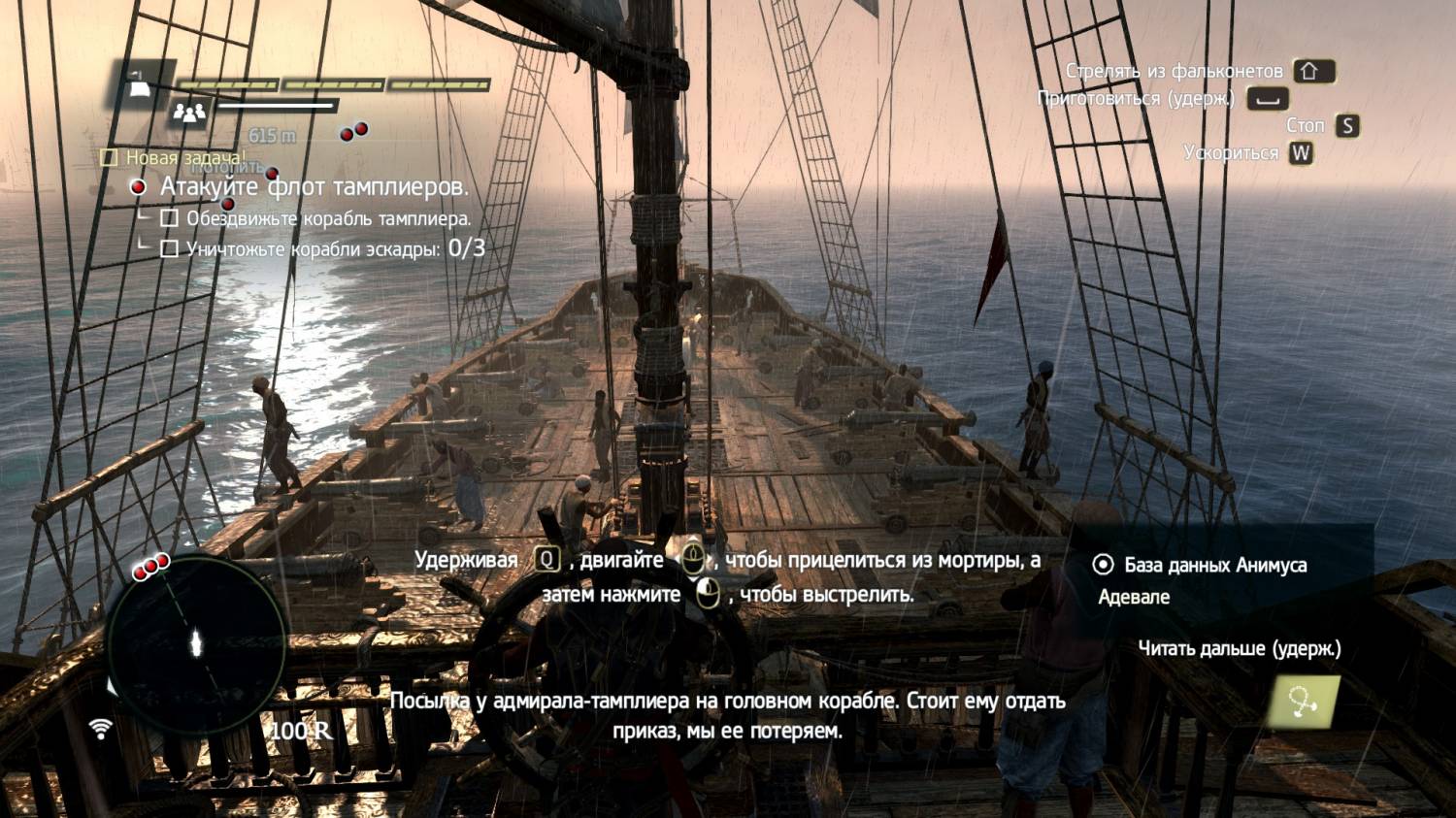
Task: Click the circular minimap compass
Action: [x=196, y=644]
